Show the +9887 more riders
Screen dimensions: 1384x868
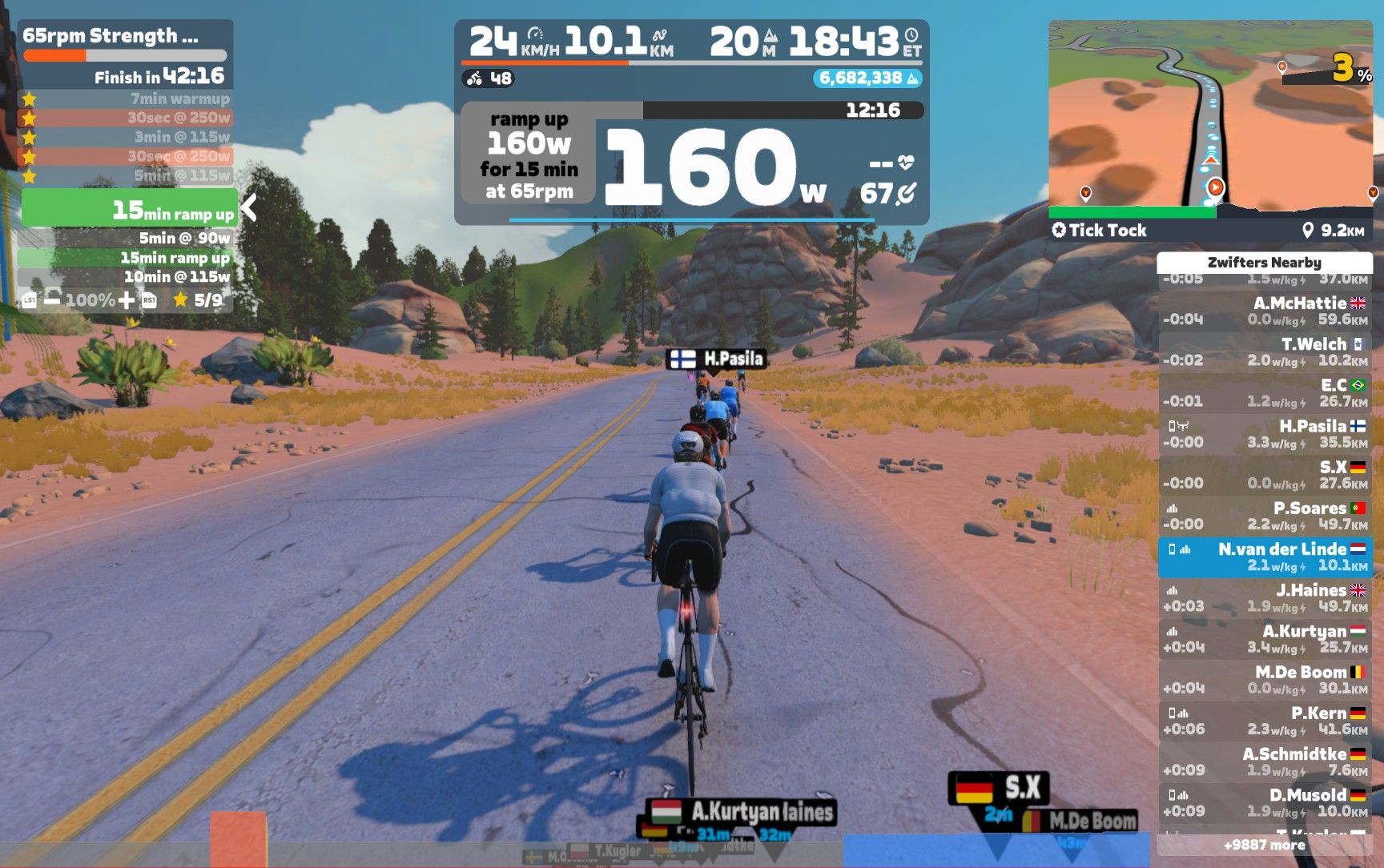(x=1265, y=845)
